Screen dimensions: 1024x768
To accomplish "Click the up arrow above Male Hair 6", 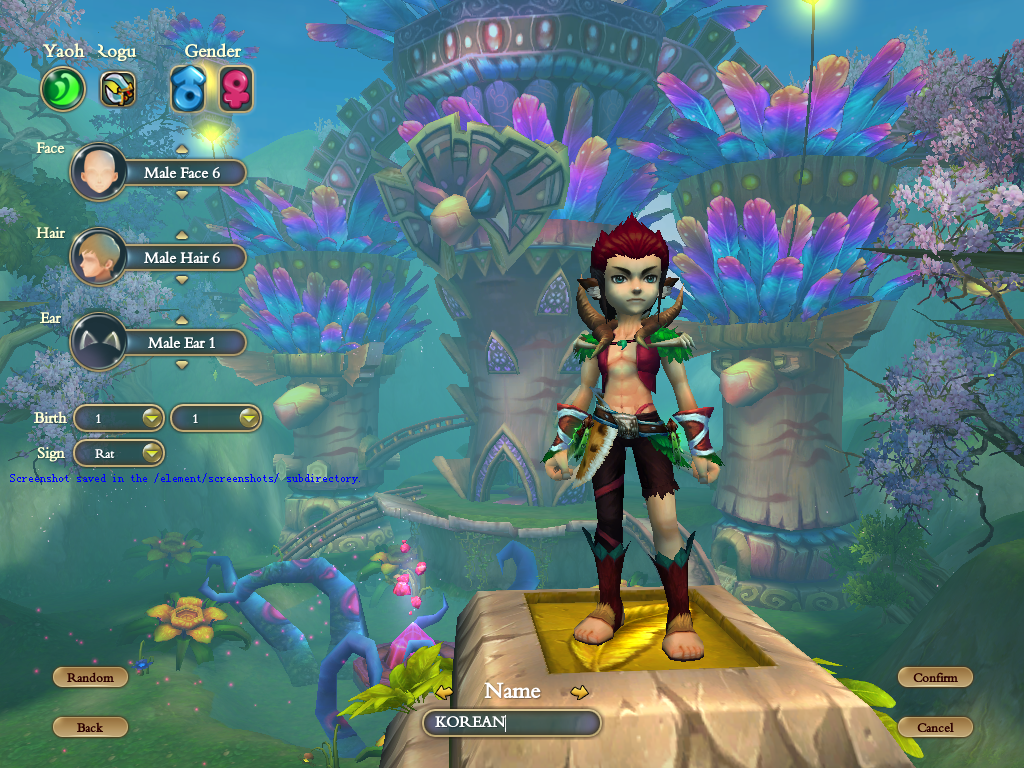I will pos(182,235).
